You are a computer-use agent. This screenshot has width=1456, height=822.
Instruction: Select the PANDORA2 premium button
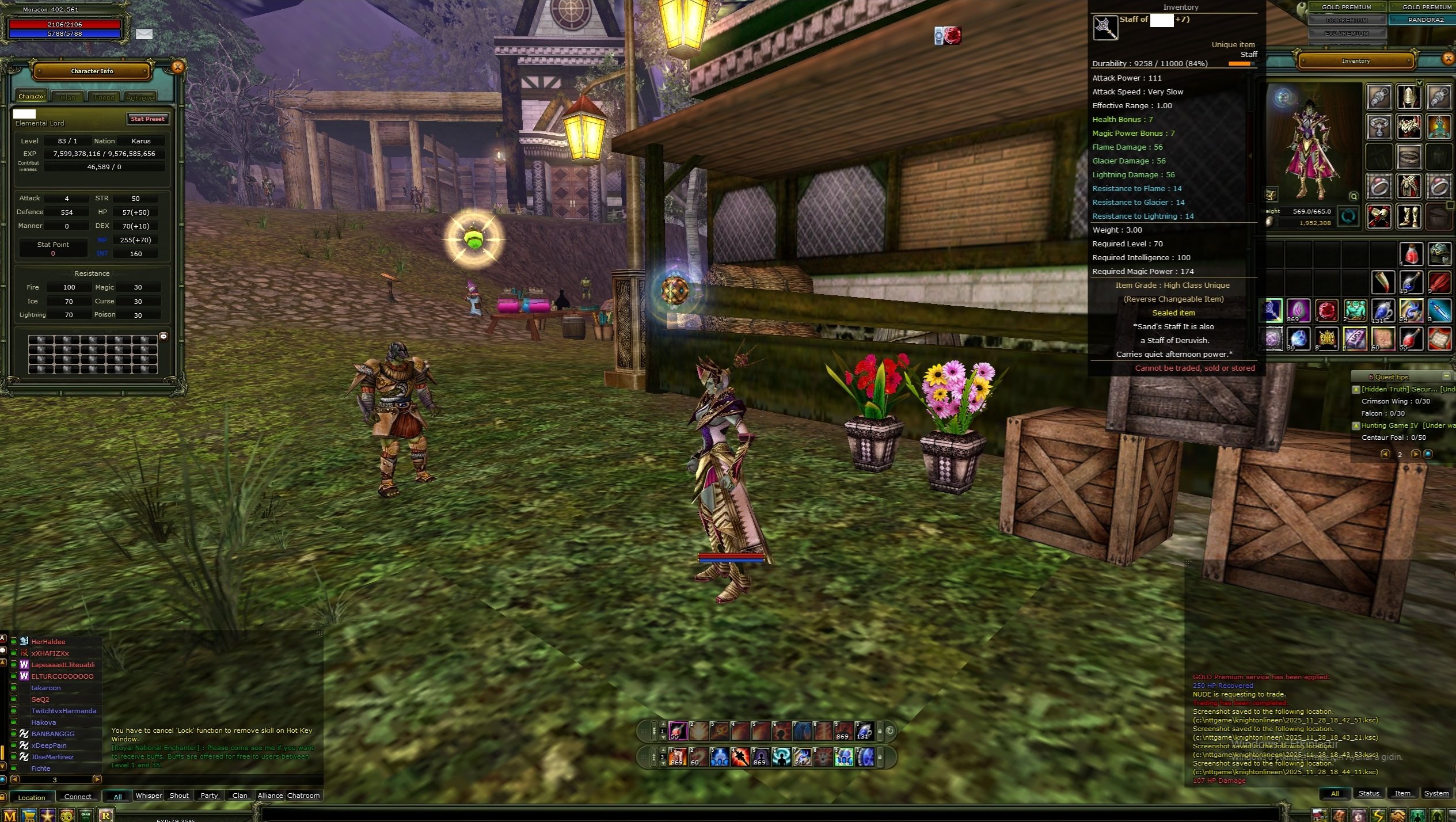tap(1425, 20)
